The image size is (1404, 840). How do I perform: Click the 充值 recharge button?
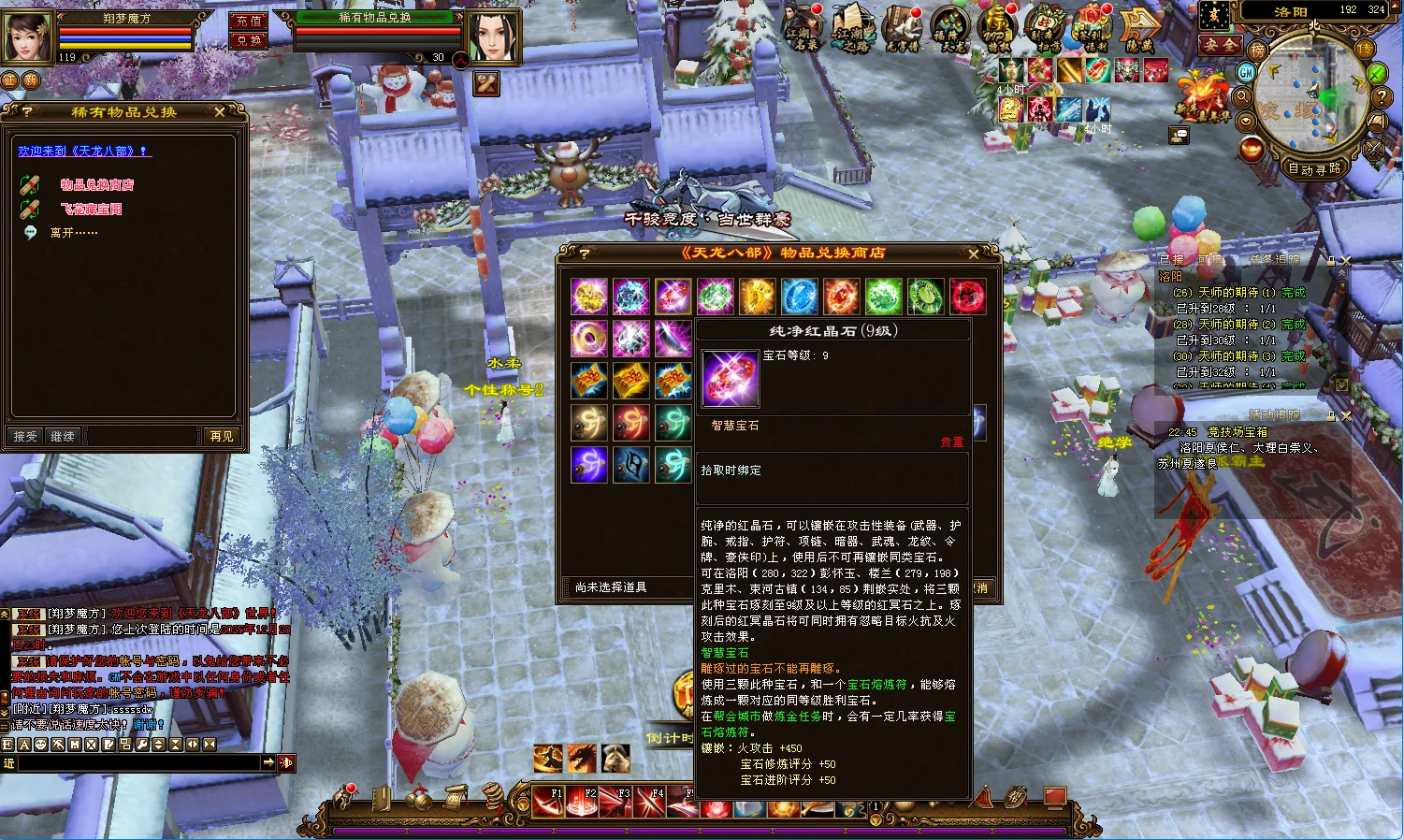(249, 21)
